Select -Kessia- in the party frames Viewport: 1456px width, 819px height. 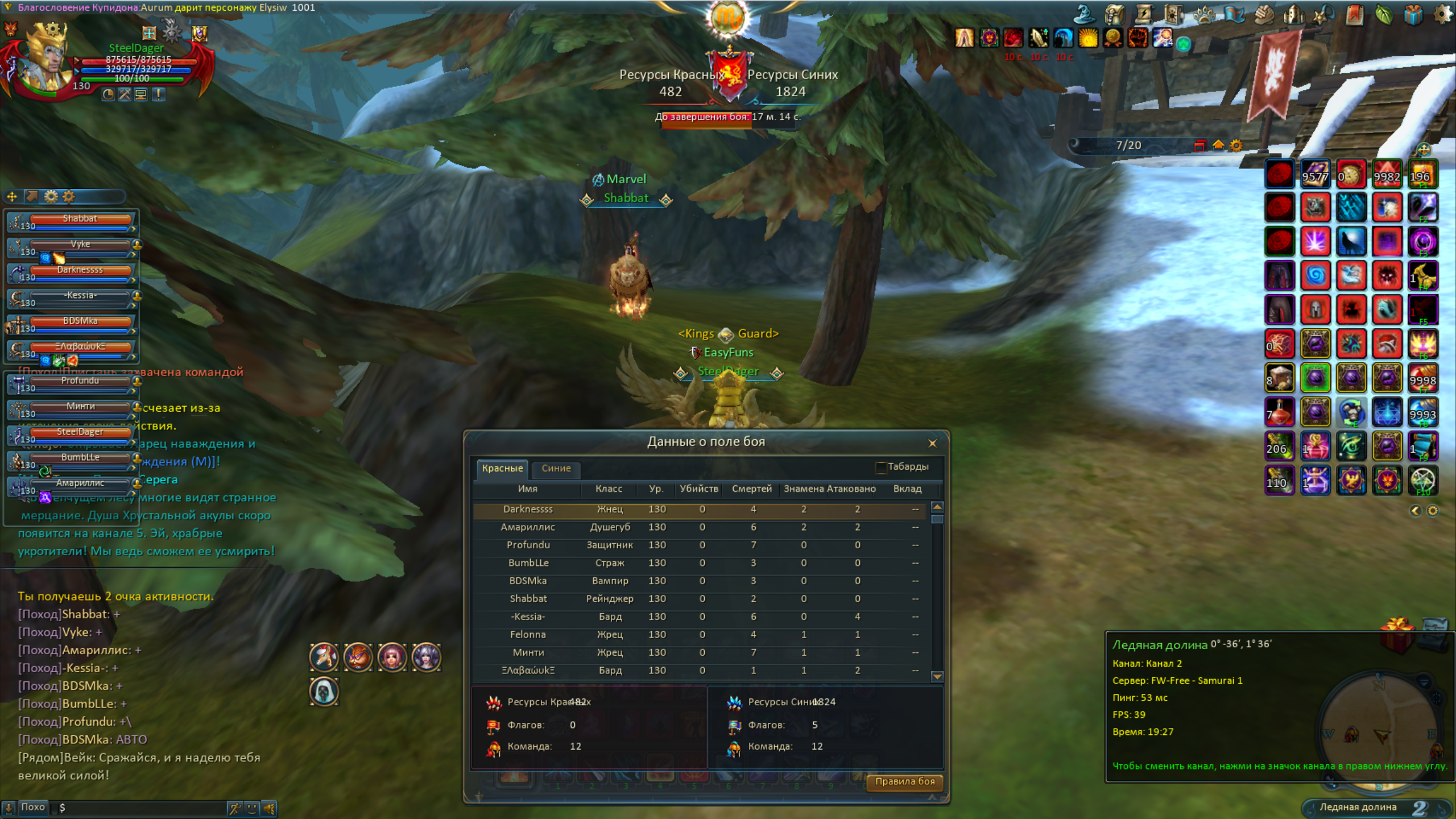tap(80, 296)
